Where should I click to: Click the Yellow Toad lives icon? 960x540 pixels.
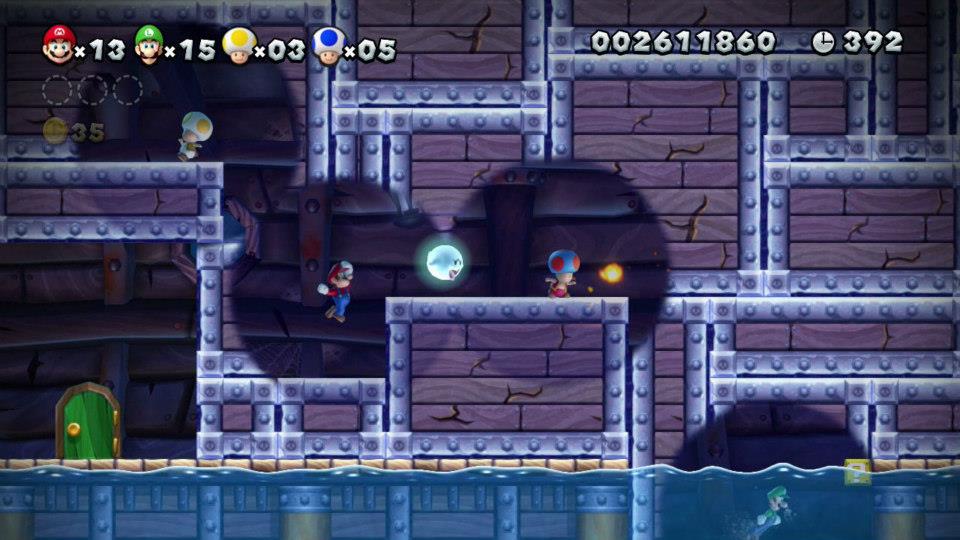pyautogui.click(x=238, y=44)
